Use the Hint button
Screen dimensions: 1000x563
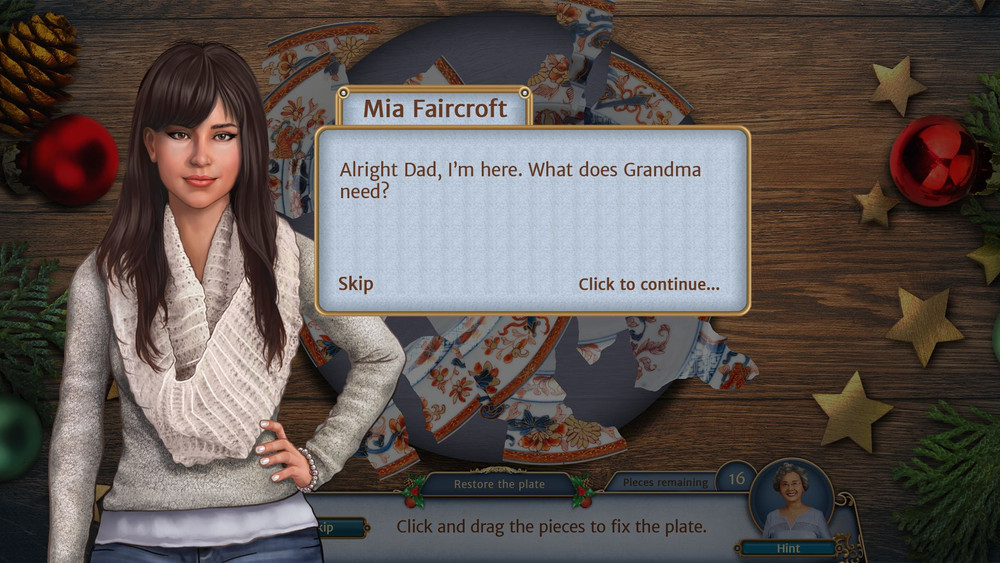point(789,548)
